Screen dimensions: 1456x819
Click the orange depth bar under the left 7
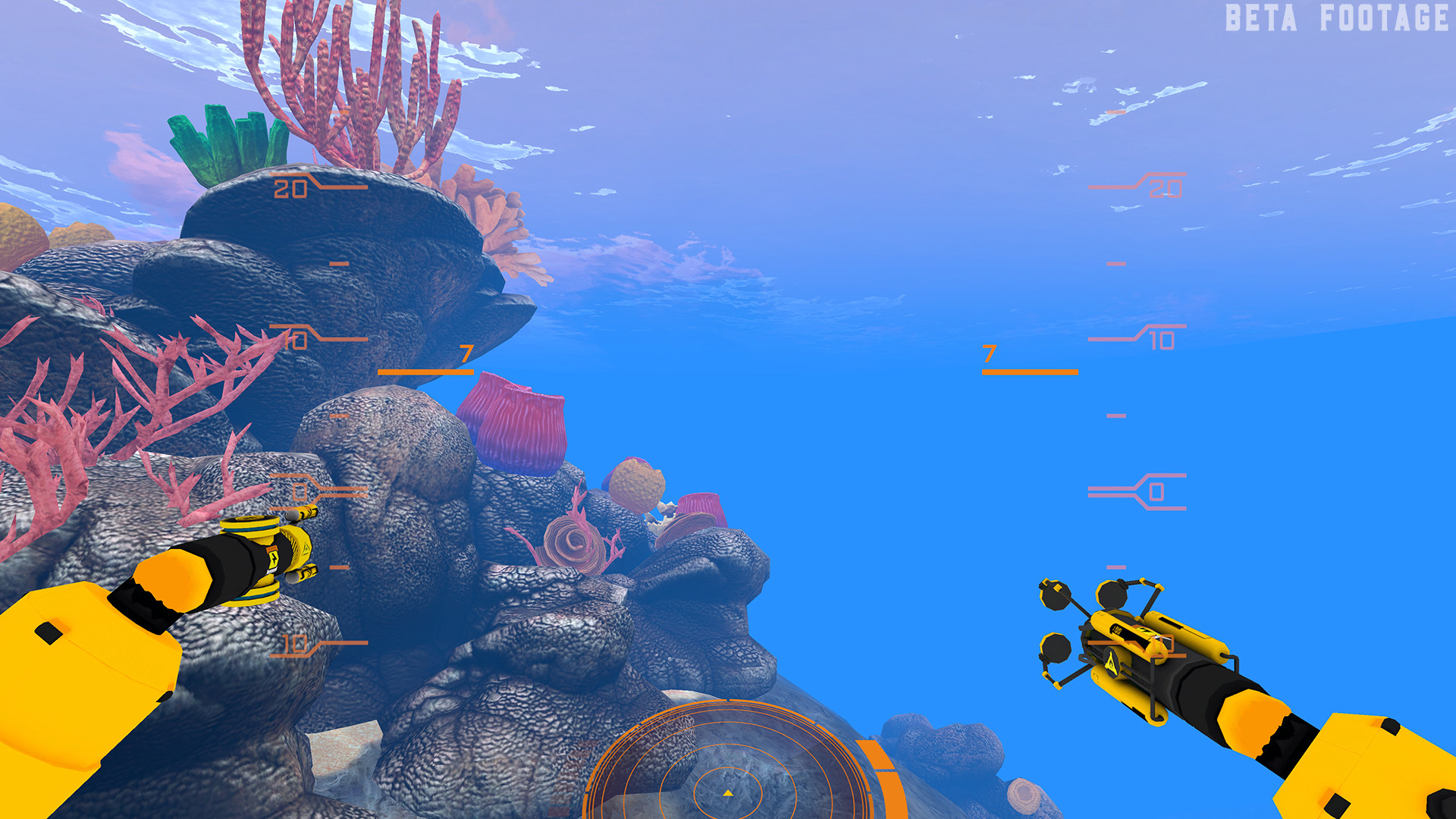point(425,372)
